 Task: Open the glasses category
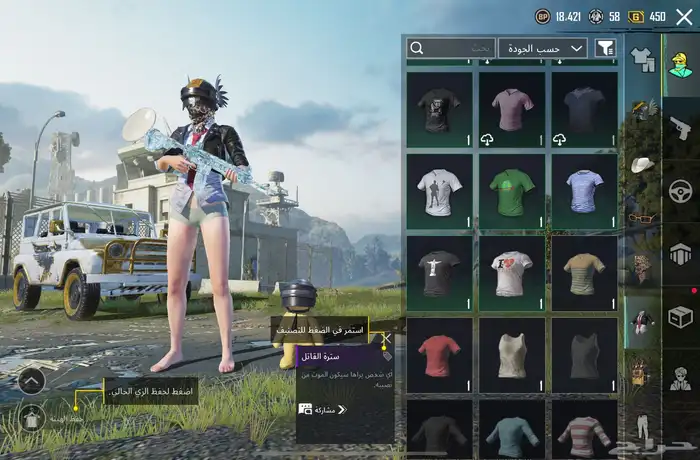(x=642, y=217)
